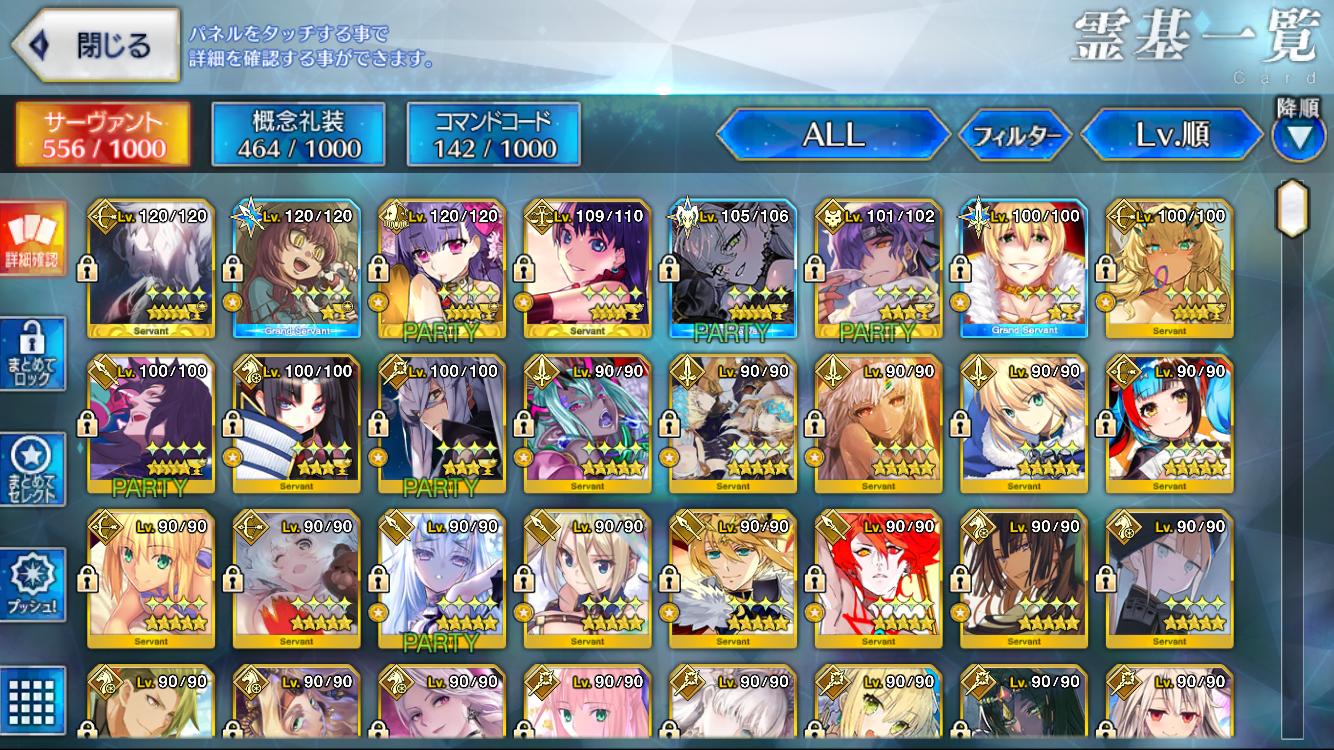
Task: Open the フィルター filter options
Action: click(1015, 135)
